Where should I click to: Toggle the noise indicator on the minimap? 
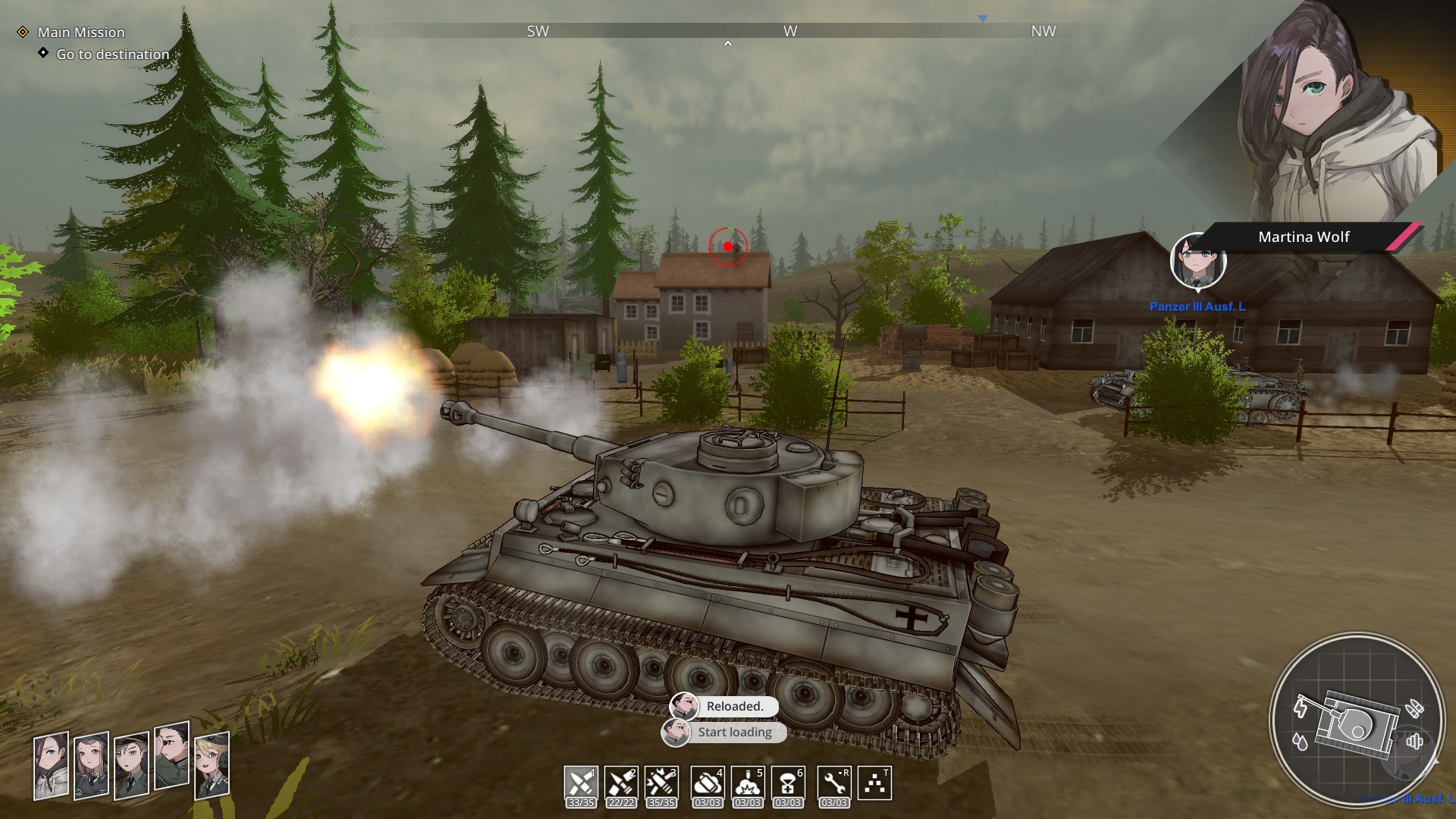tap(1415, 741)
